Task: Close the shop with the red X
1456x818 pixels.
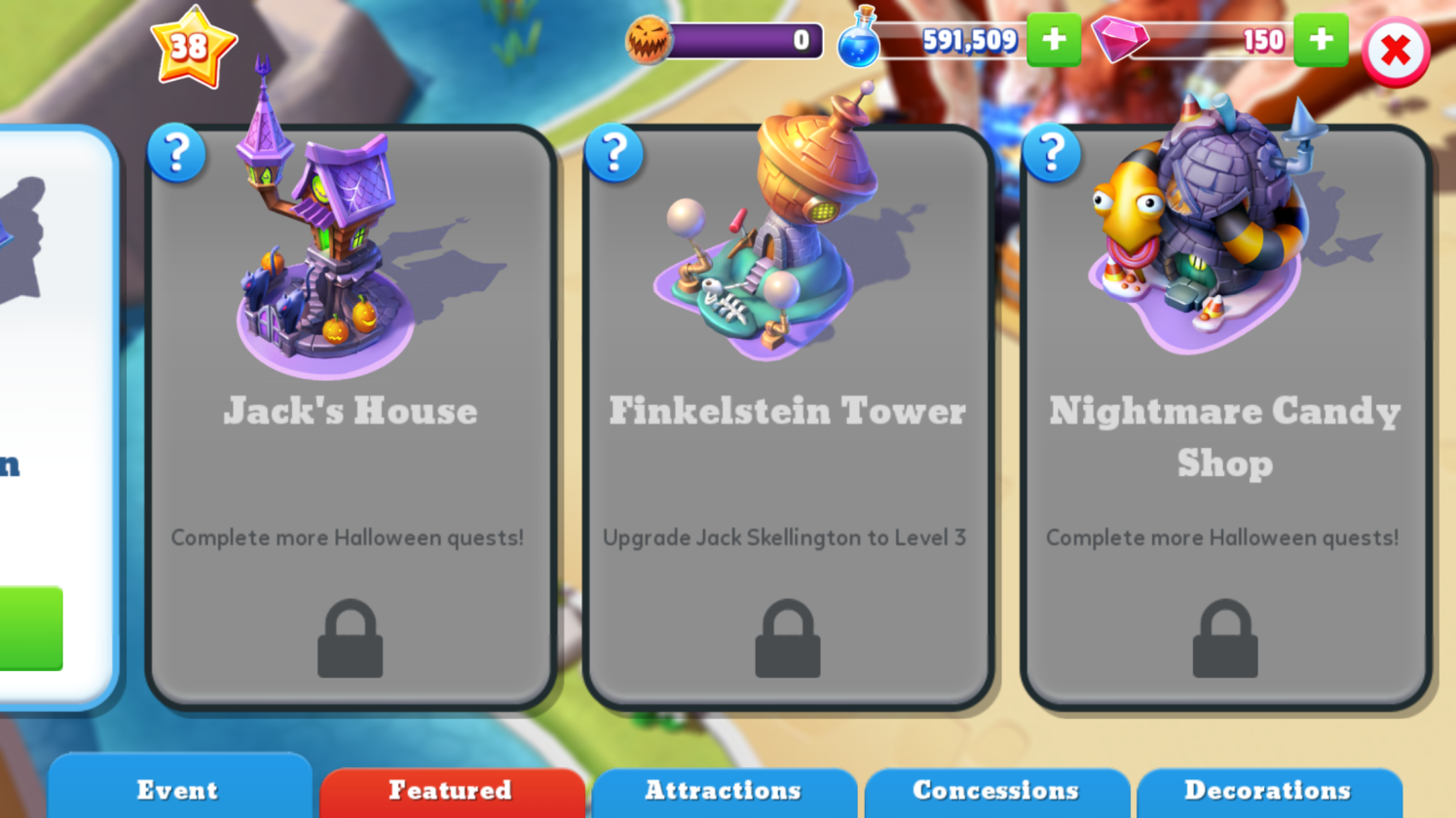Action: point(1395,51)
